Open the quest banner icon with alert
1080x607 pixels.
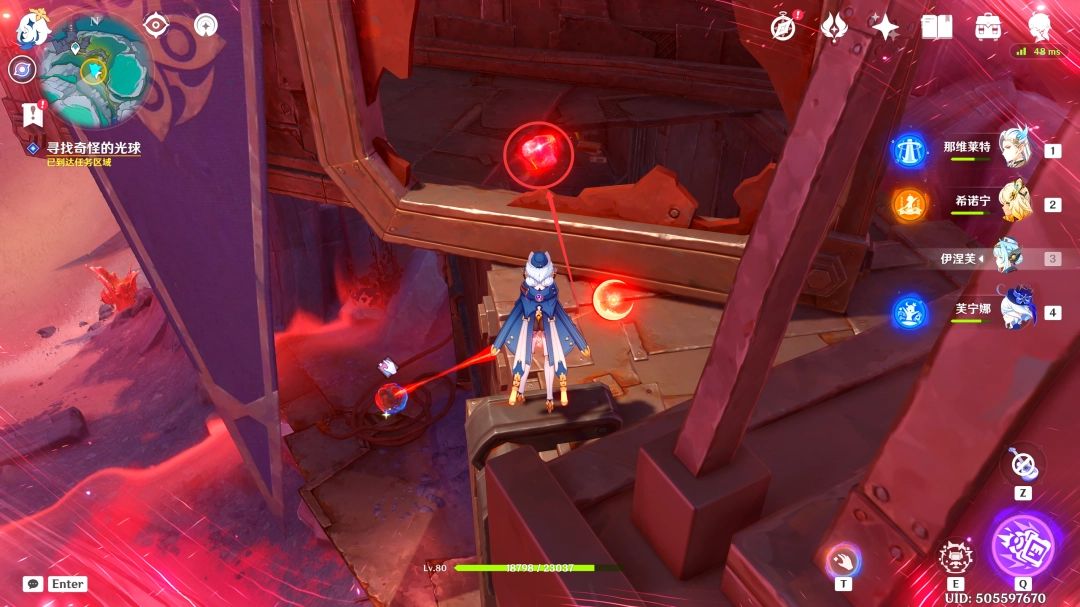coord(32,113)
